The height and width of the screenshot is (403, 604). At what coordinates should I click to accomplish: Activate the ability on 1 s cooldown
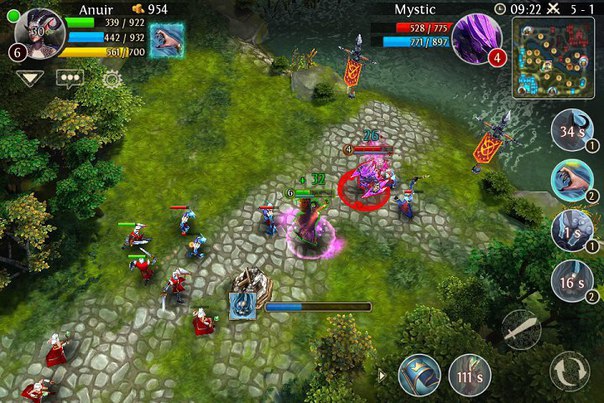point(573,231)
